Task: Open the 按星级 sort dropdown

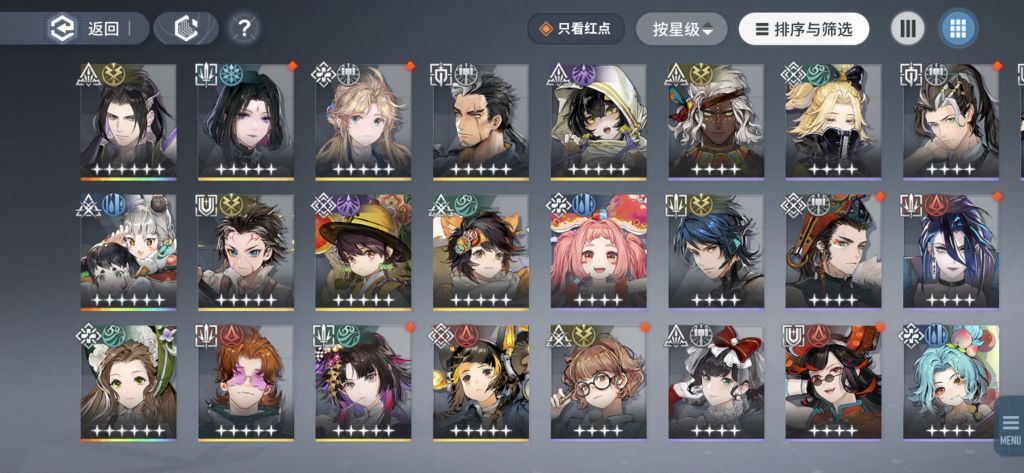Action: (681, 29)
